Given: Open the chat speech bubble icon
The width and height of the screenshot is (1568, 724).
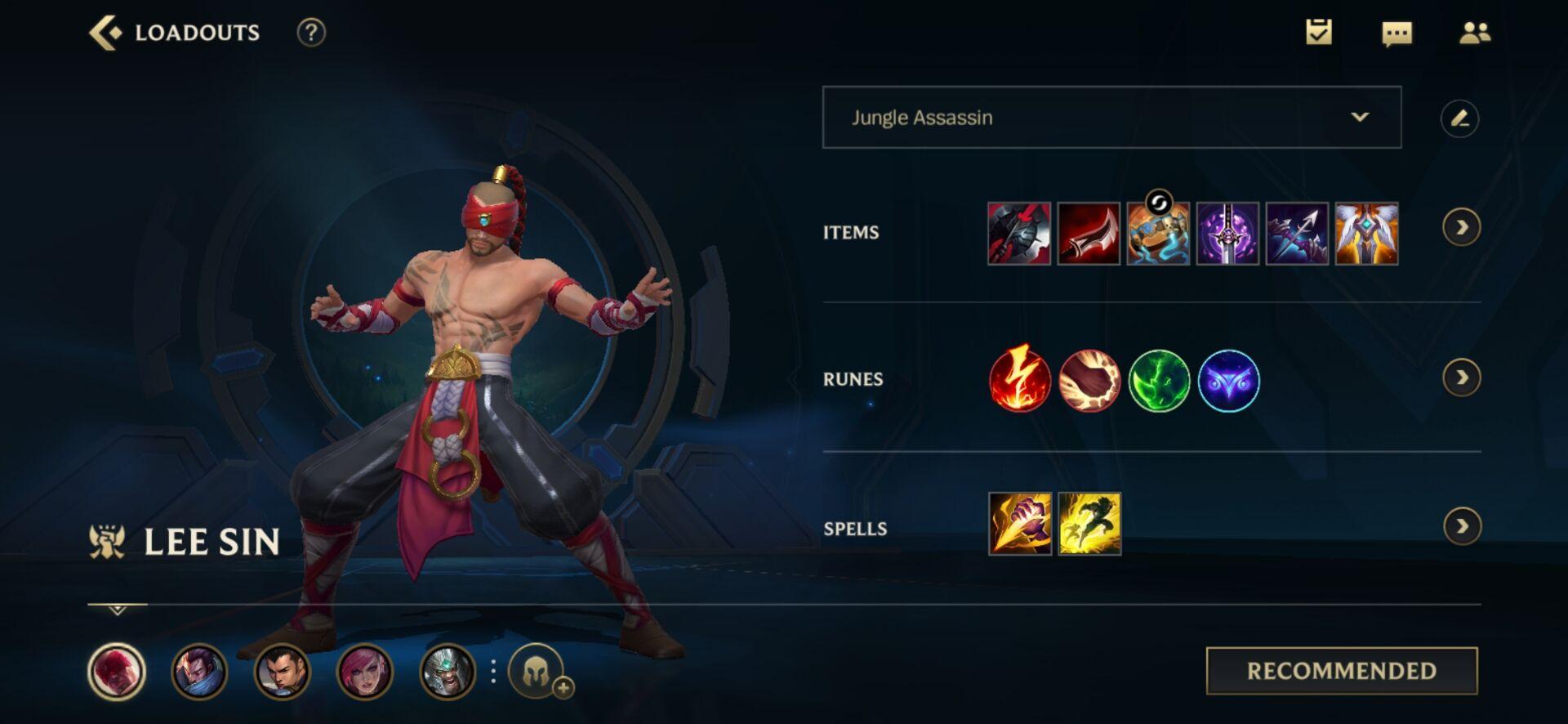Looking at the screenshot, I should pos(1396,34).
